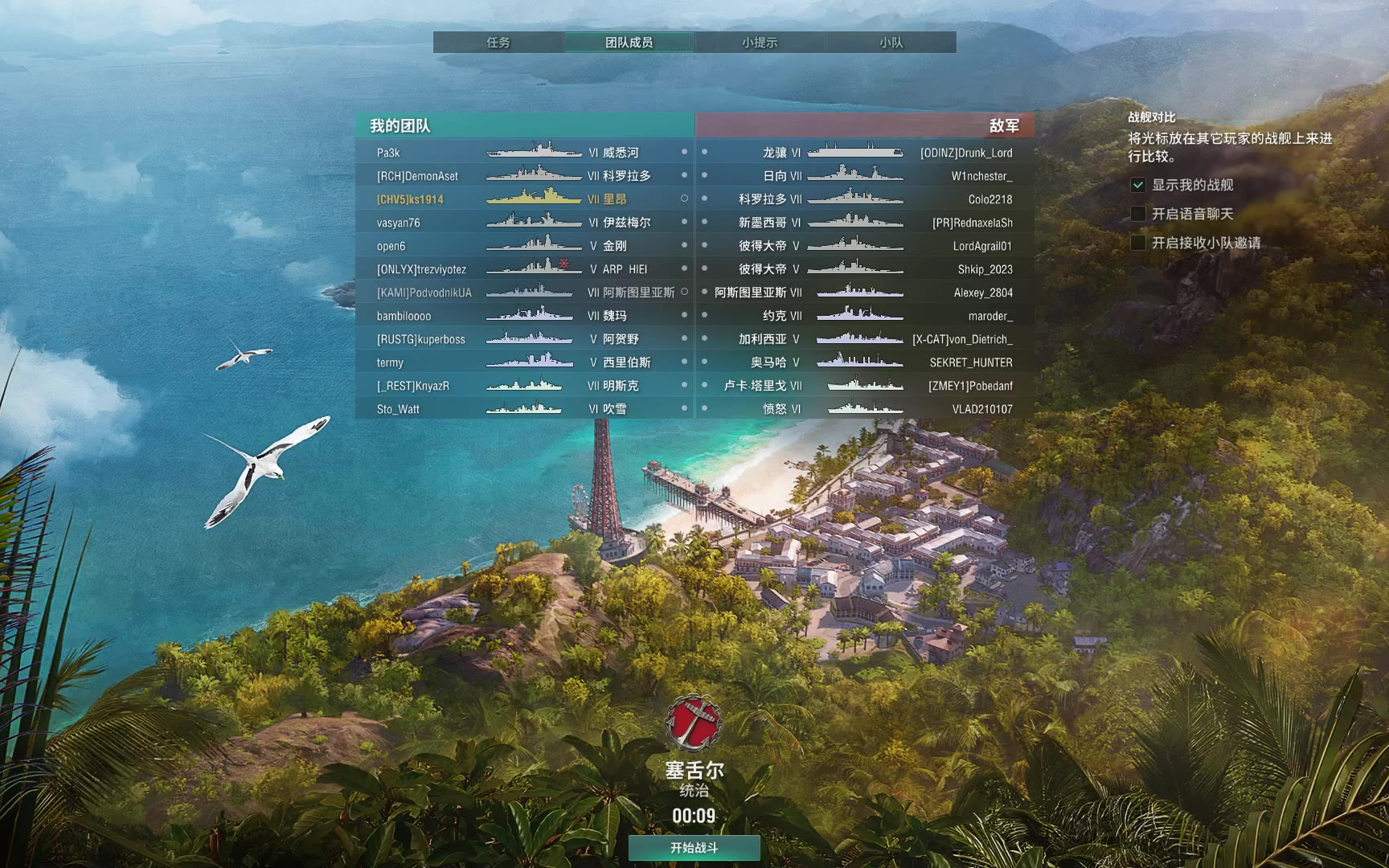Open the 小提示 tab
Viewport: 1389px width, 868px height.
pyautogui.click(x=760, y=43)
